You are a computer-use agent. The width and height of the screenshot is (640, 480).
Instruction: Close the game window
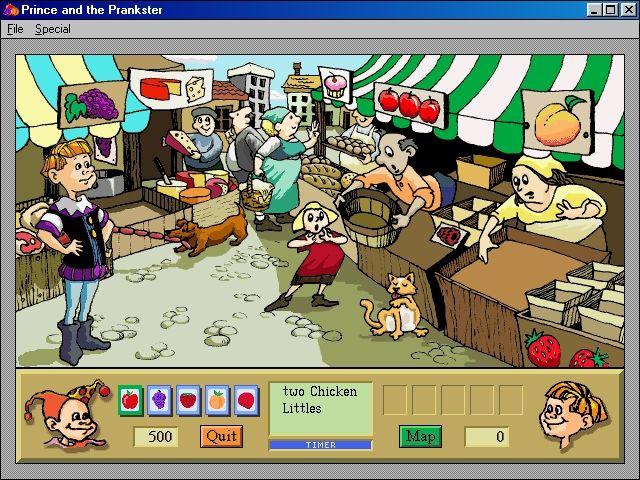(626, 10)
